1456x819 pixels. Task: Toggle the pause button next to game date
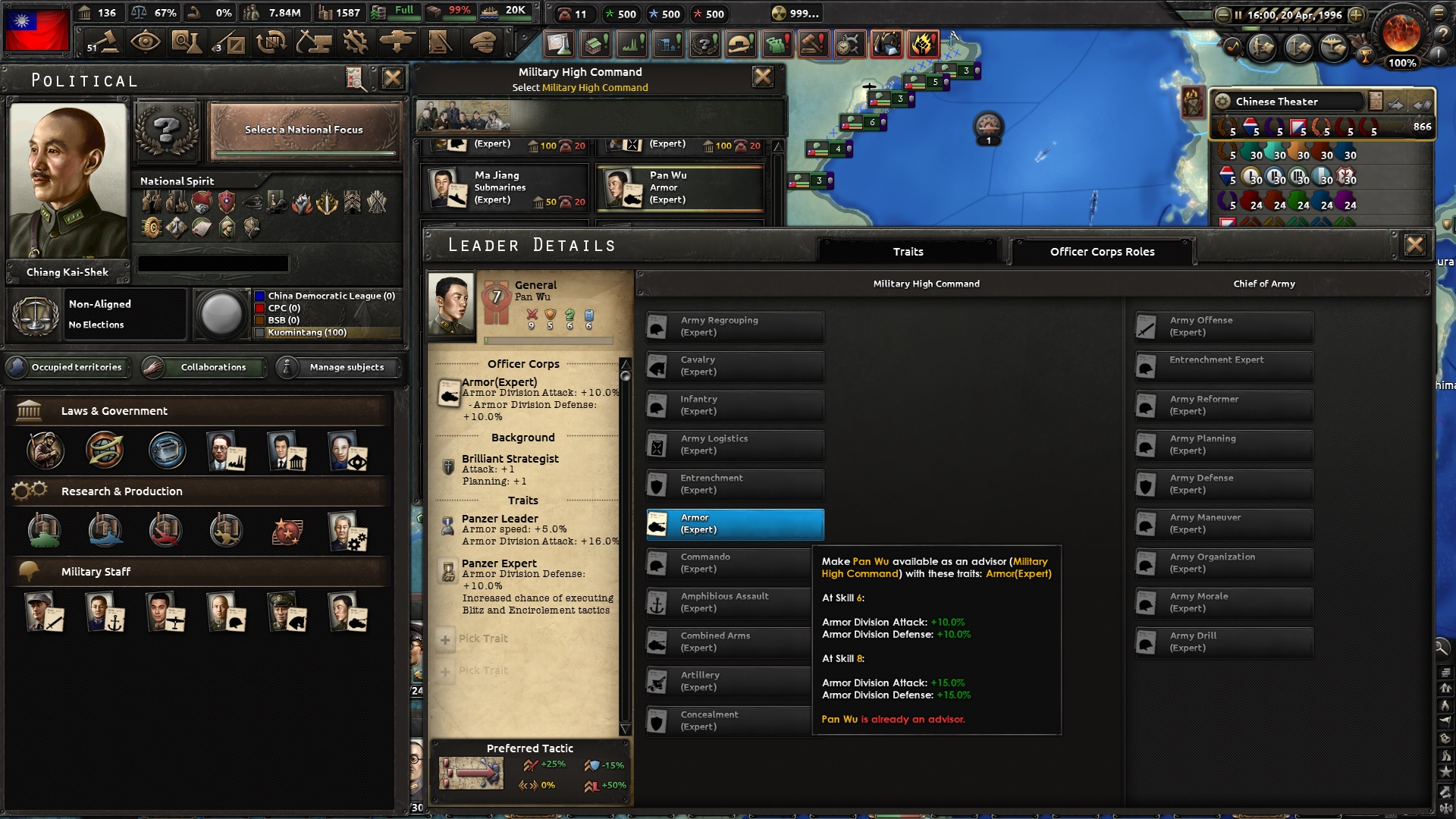pyautogui.click(x=1239, y=14)
